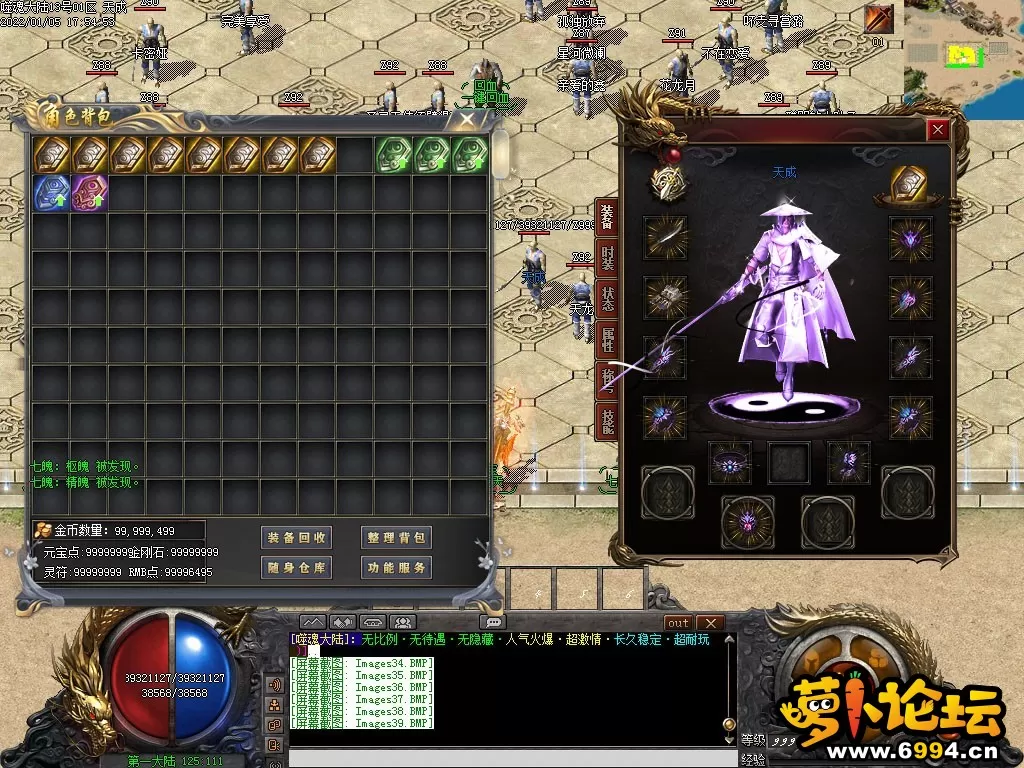Screen dimensions: 1024x768
Task: Click the 整理背包 sort button
Action: (x=396, y=537)
